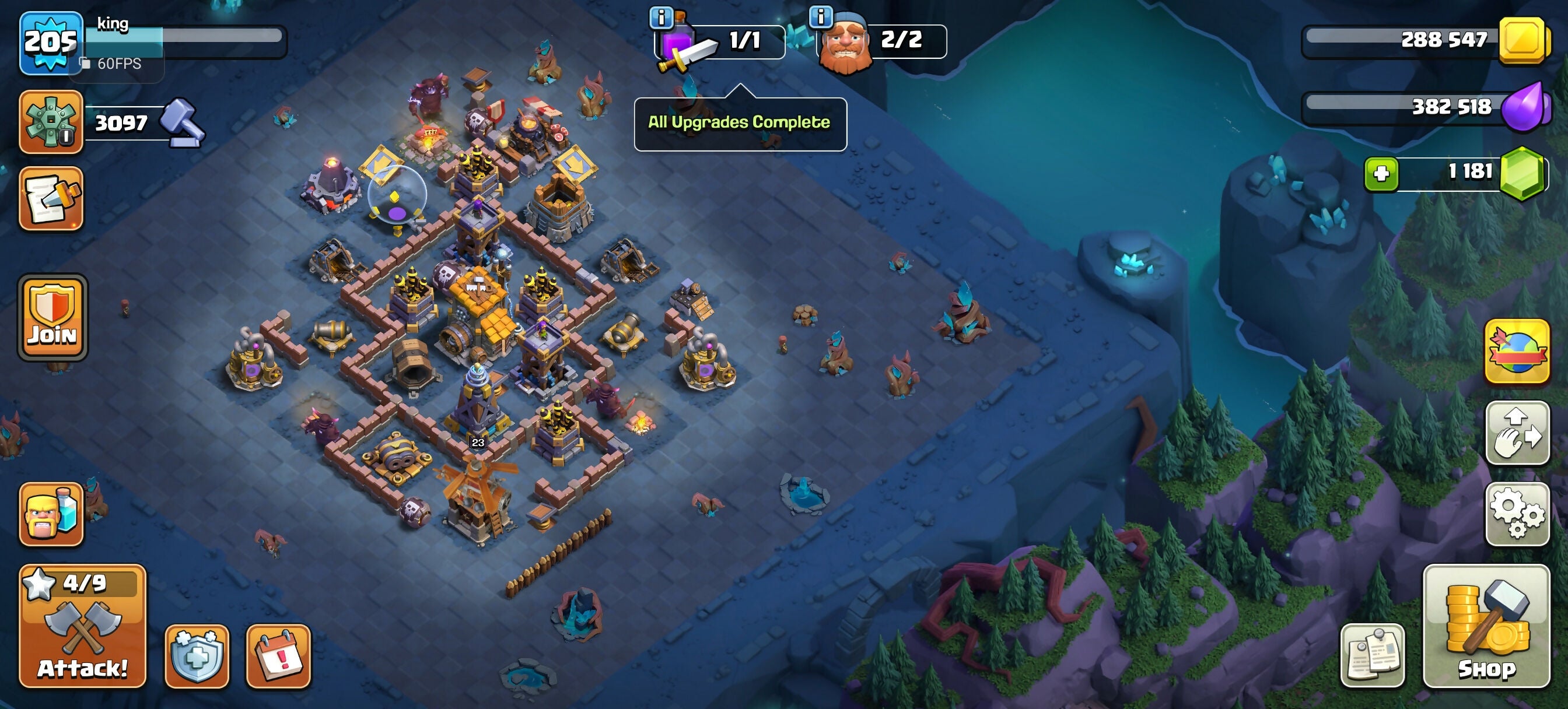The height and width of the screenshot is (709, 1568).
Task: Open the news clipboard button
Action: coord(1372,655)
